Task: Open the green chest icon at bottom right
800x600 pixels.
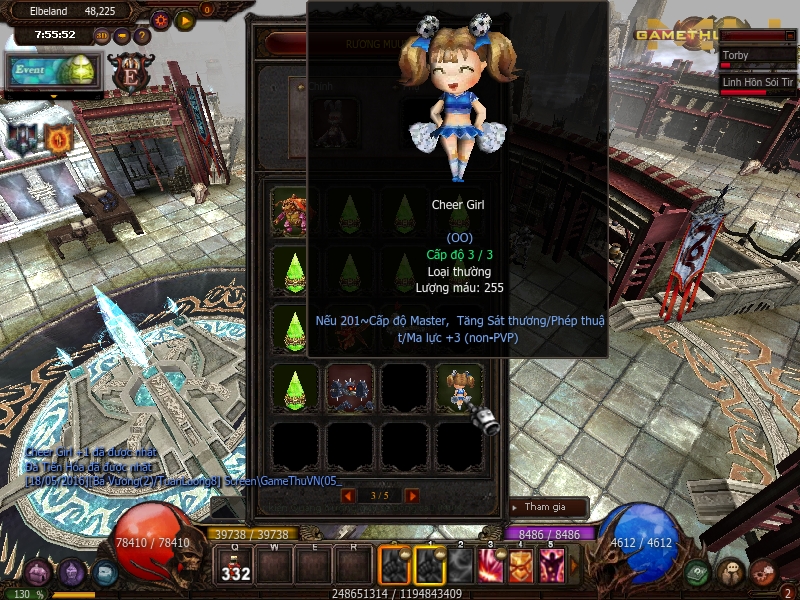Action: pos(699,572)
